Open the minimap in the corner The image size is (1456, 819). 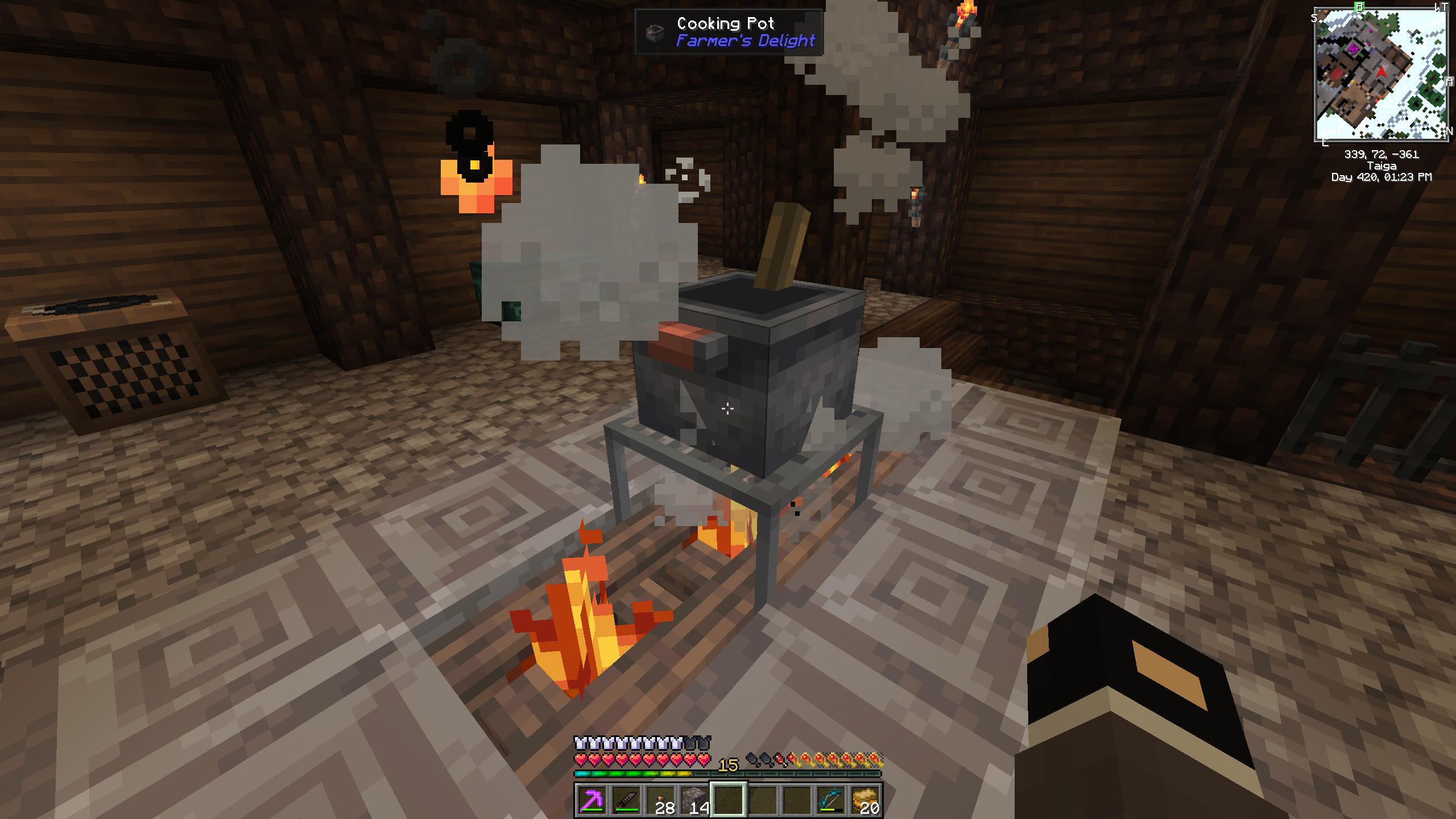(1381, 74)
